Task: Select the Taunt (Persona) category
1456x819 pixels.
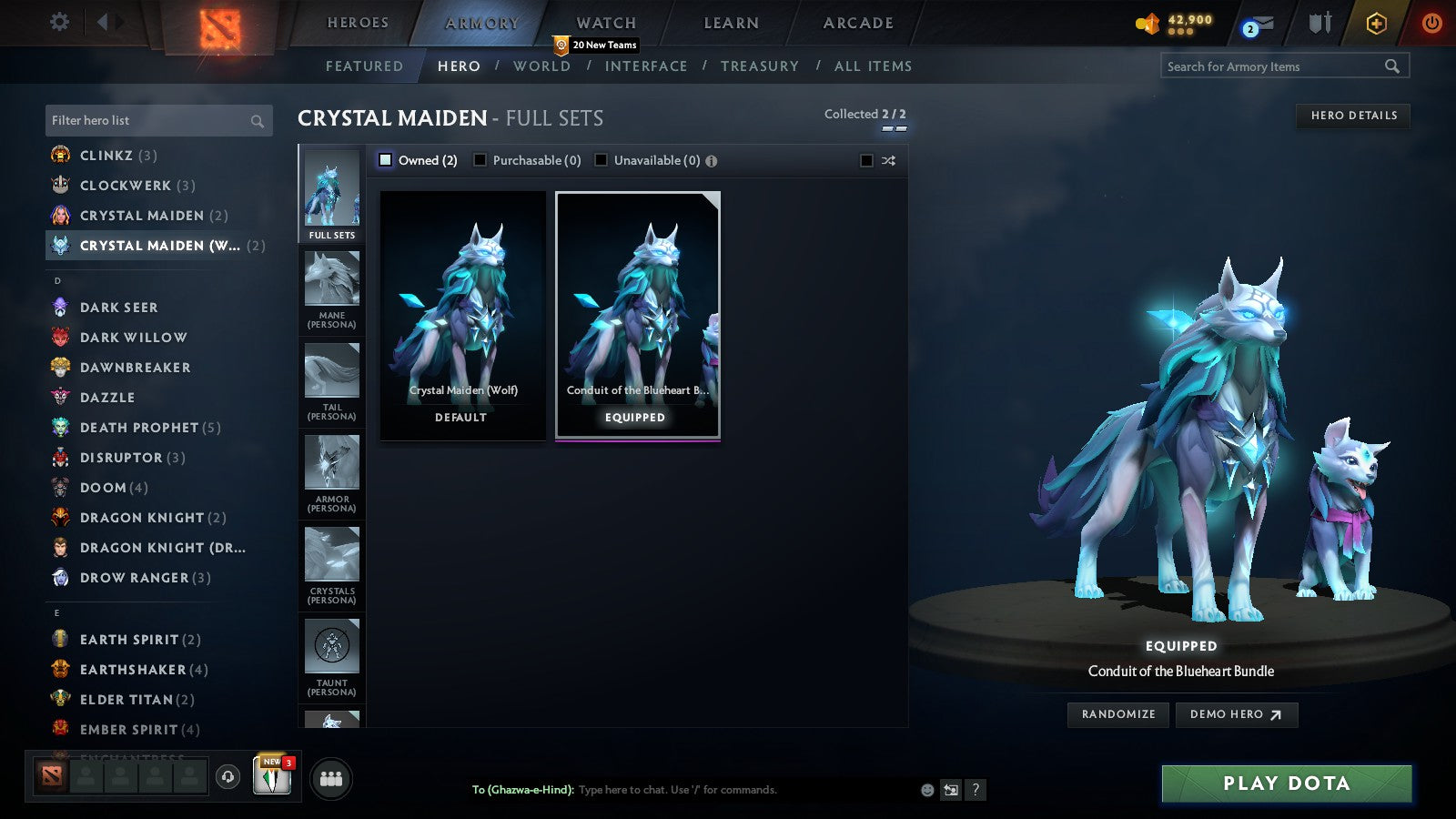Action: point(331,653)
